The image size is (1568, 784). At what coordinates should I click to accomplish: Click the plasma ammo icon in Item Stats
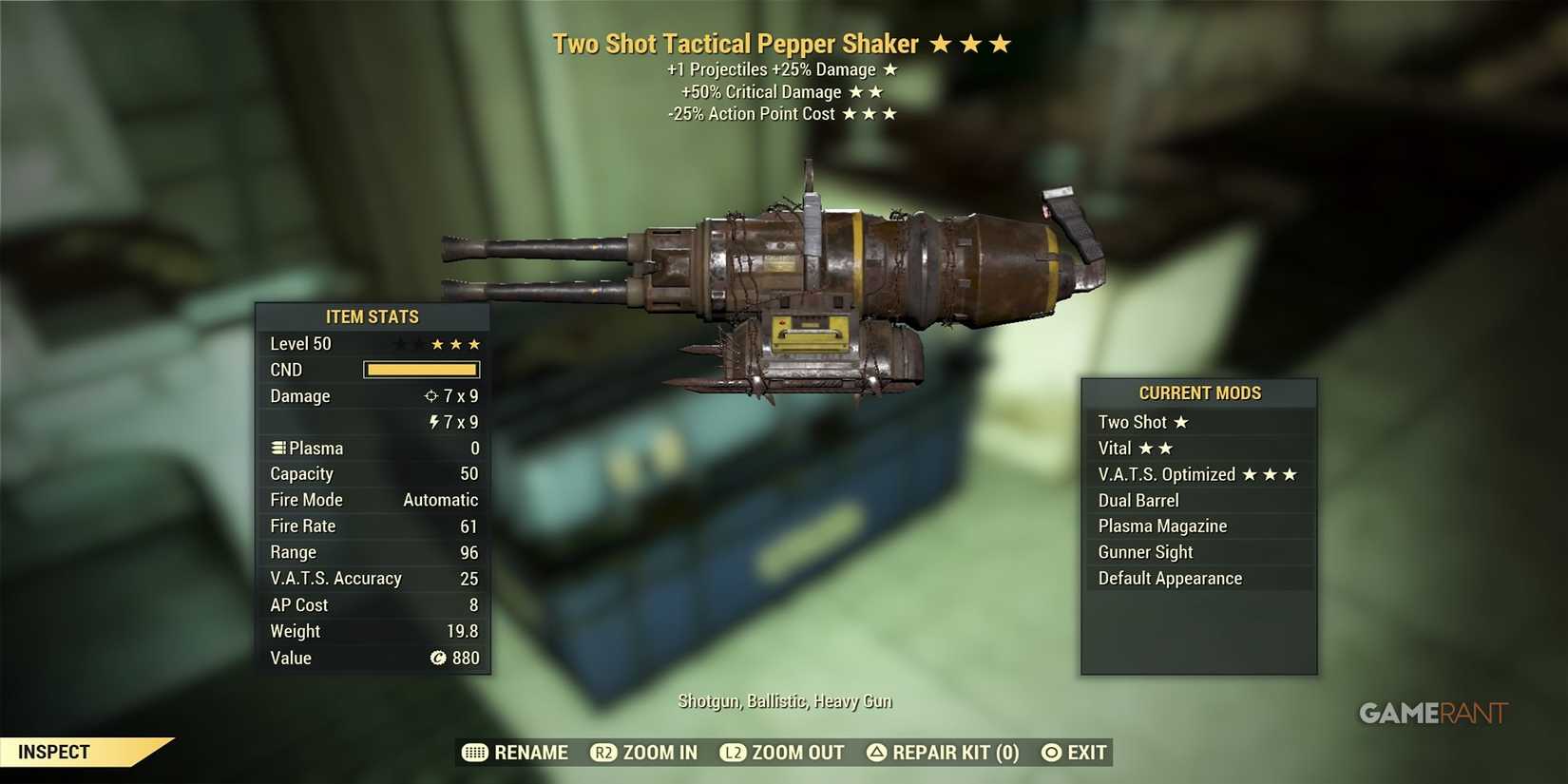[277, 448]
